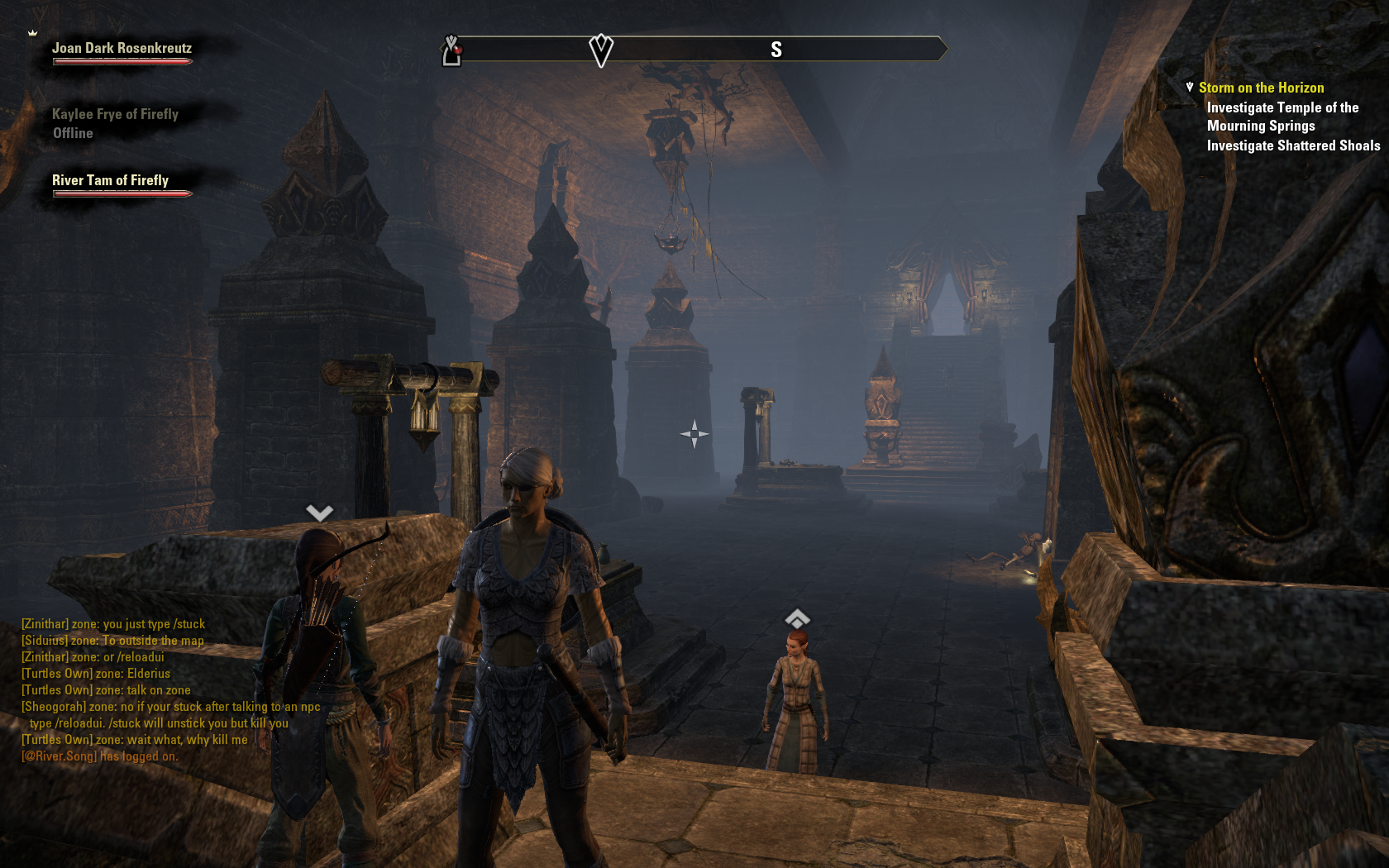Select offline member Kaylee Frye of Firefly
The image size is (1389, 868).
115,115
